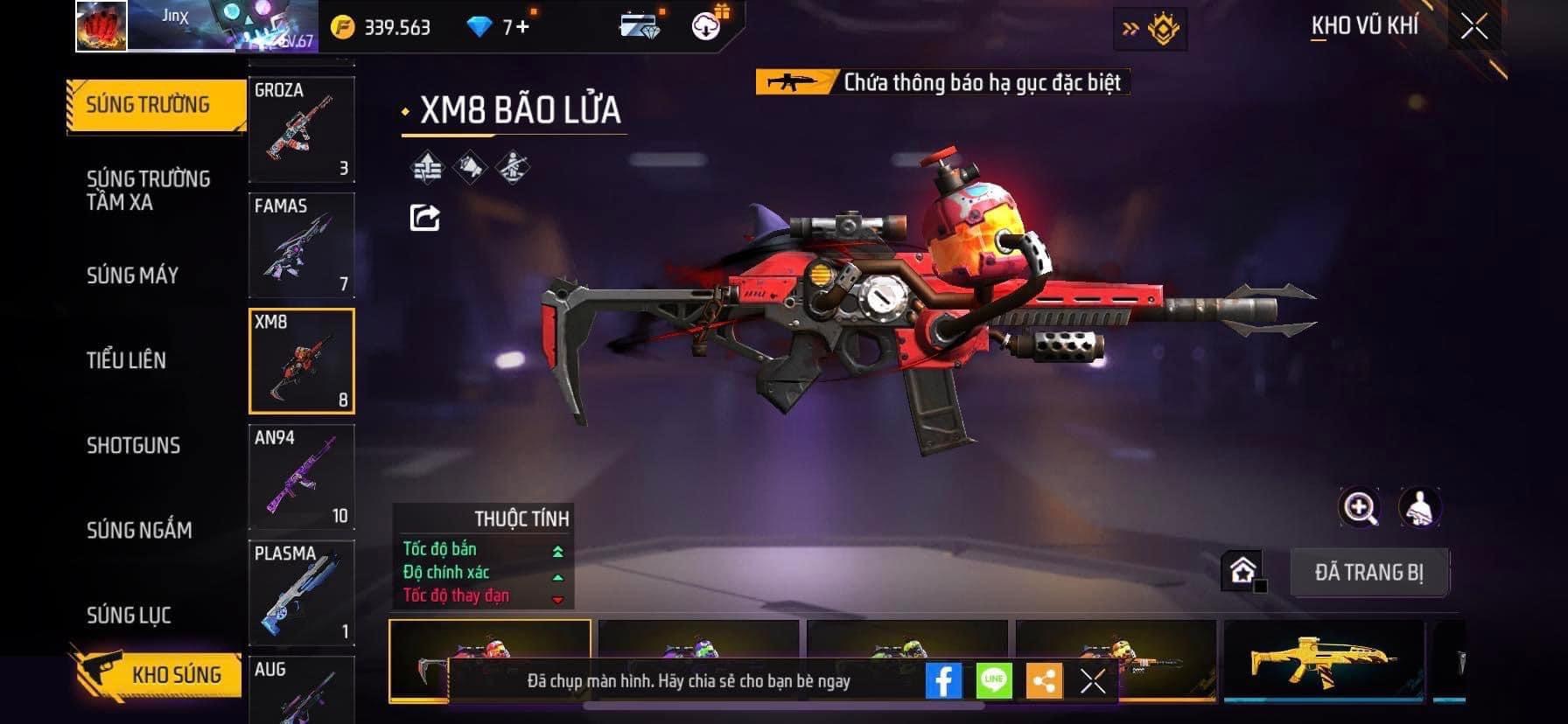Close the weapon vault screen
Image resolution: width=1568 pixels, height=724 pixels.
coord(1473,27)
